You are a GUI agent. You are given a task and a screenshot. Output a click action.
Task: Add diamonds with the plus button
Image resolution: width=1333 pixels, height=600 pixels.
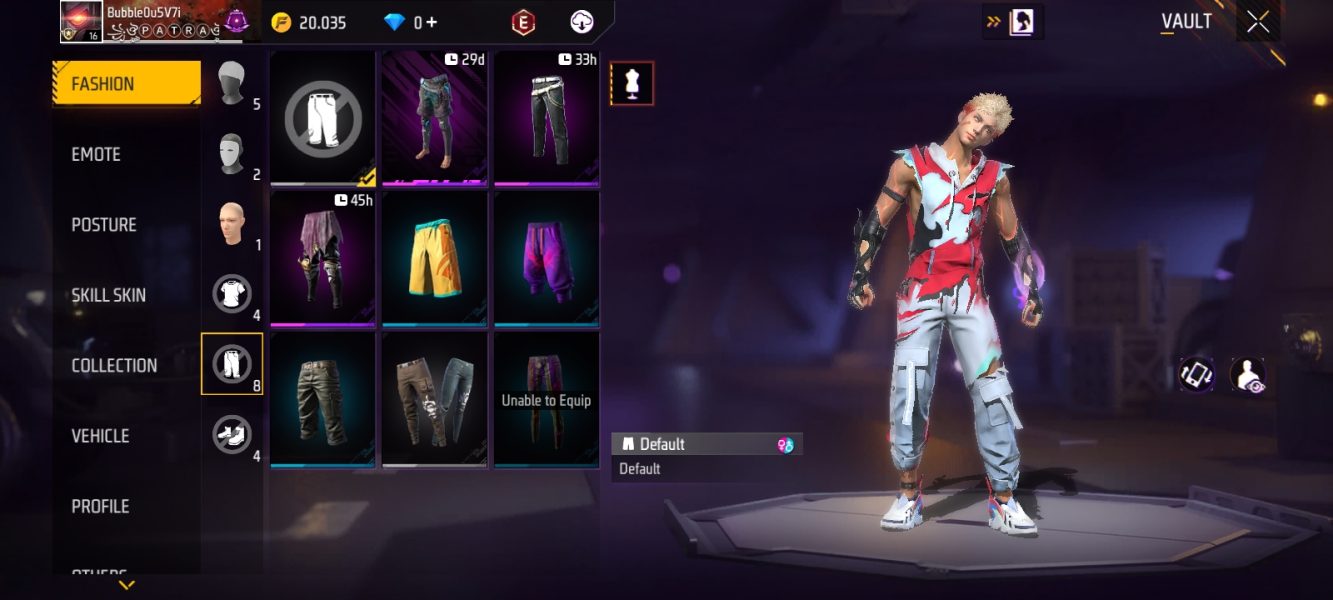[x=431, y=22]
